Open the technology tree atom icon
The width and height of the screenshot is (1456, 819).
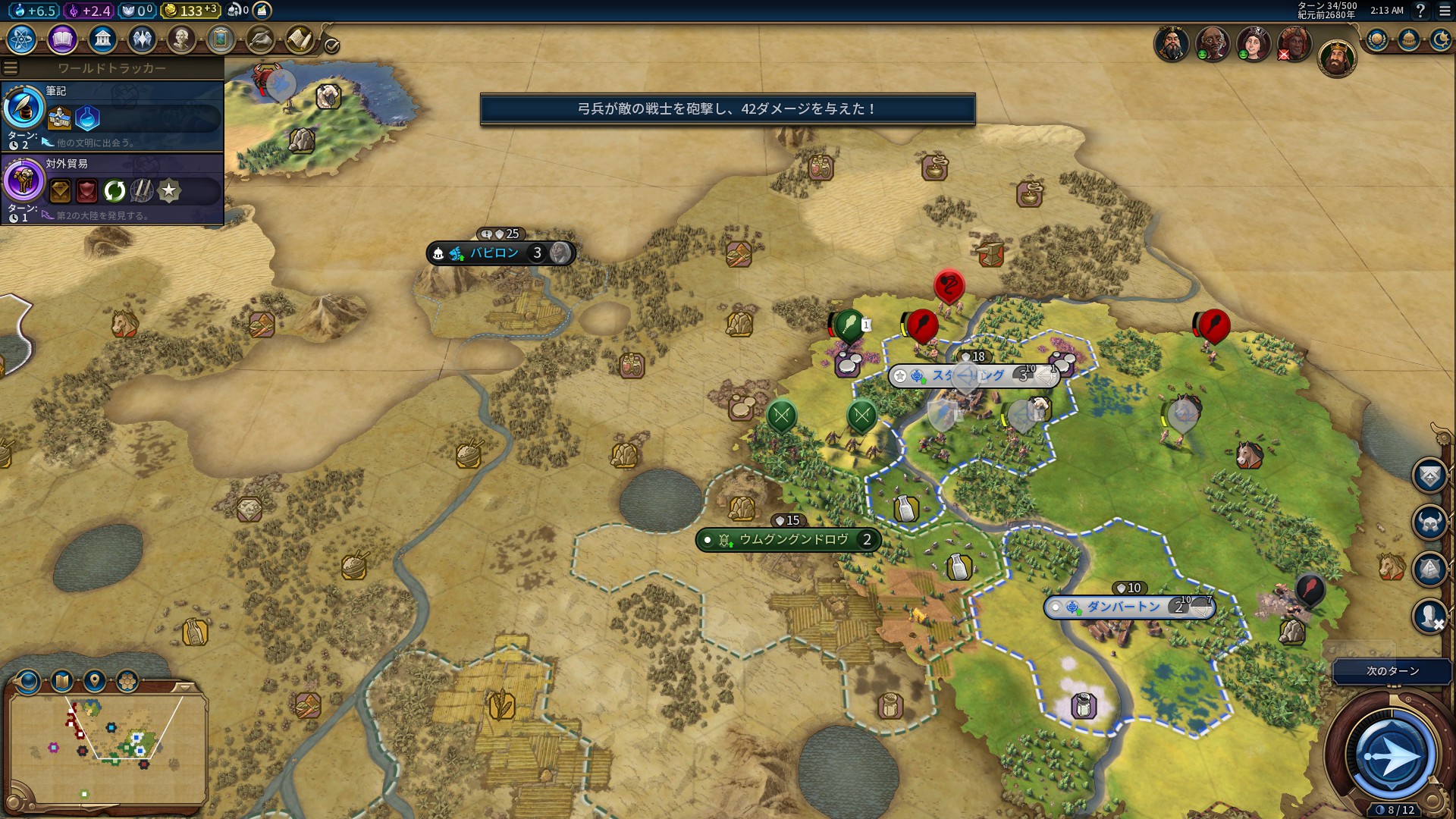click(x=22, y=39)
